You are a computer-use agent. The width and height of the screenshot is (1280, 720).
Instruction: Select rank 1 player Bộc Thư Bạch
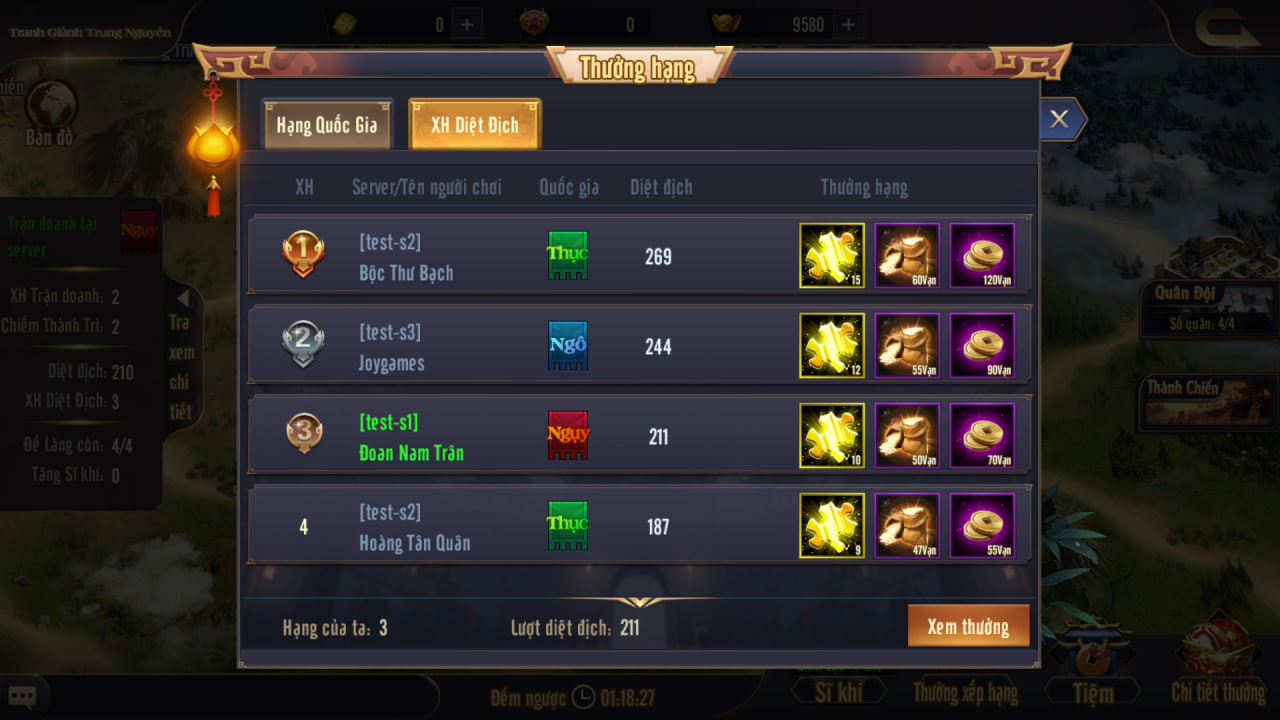(406, 257)
